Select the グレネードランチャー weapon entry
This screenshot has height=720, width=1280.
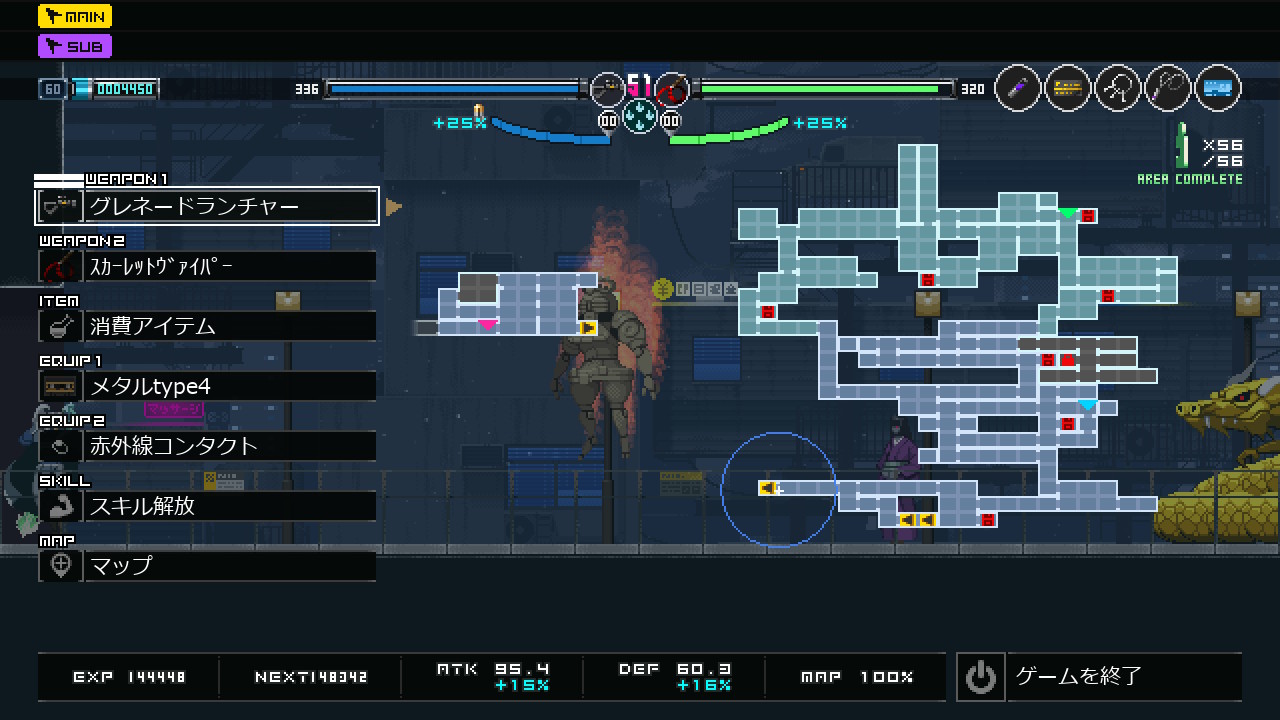pos(207,206)
